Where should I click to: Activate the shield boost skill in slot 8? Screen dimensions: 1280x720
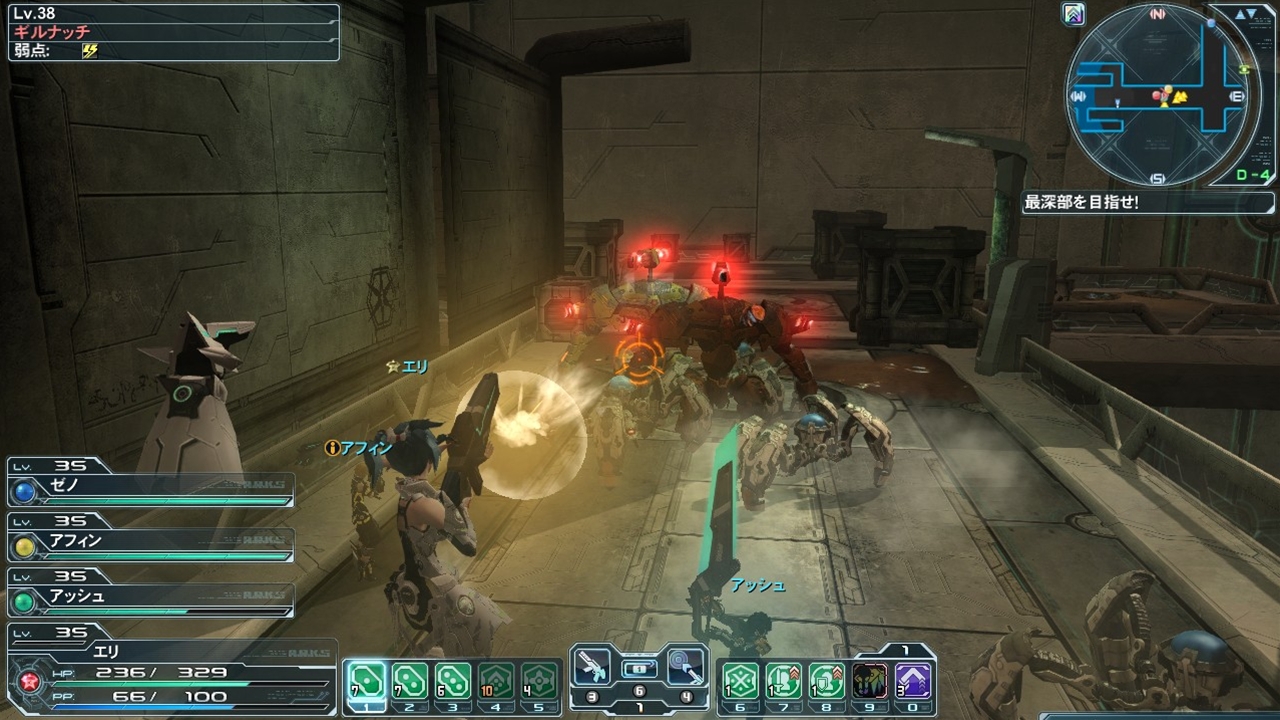point(826,681)
